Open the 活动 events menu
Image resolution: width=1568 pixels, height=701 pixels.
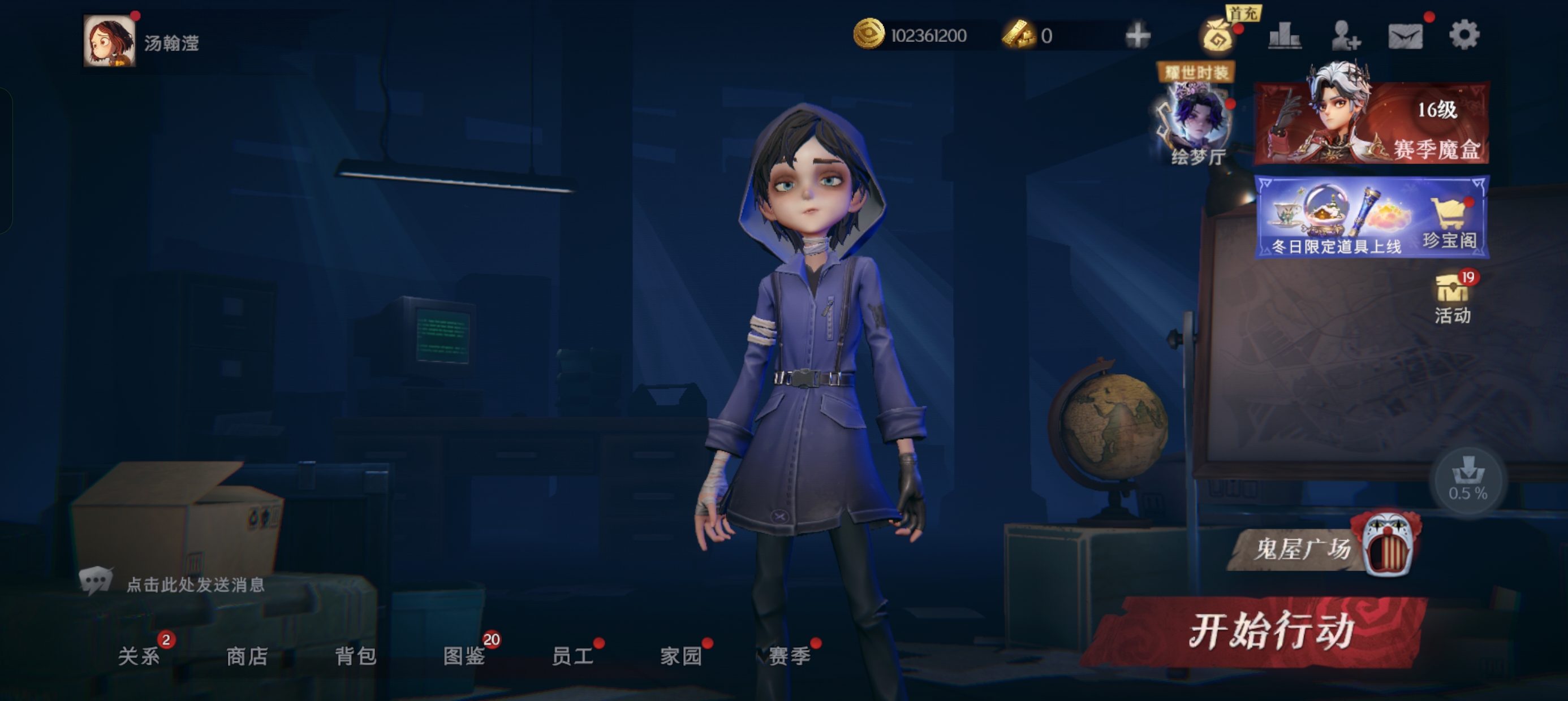1453,298
